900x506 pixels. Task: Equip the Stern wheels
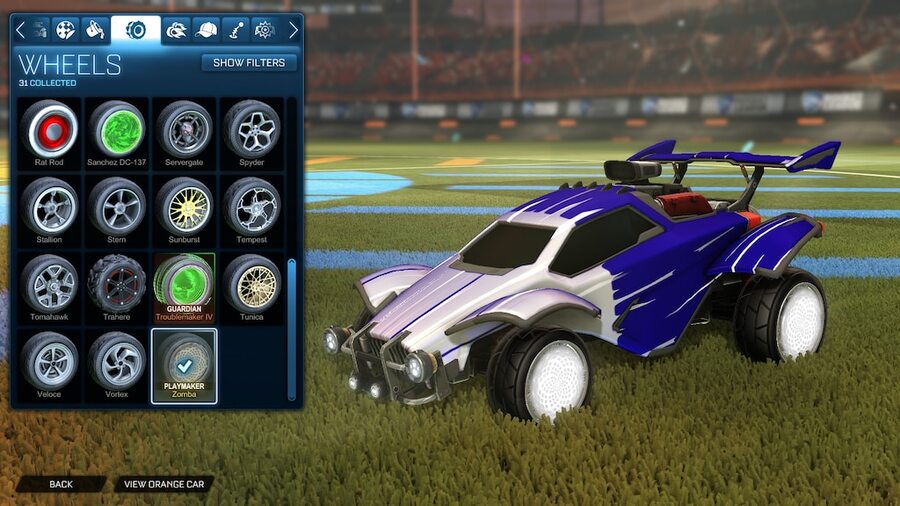[x=117, y=206]
